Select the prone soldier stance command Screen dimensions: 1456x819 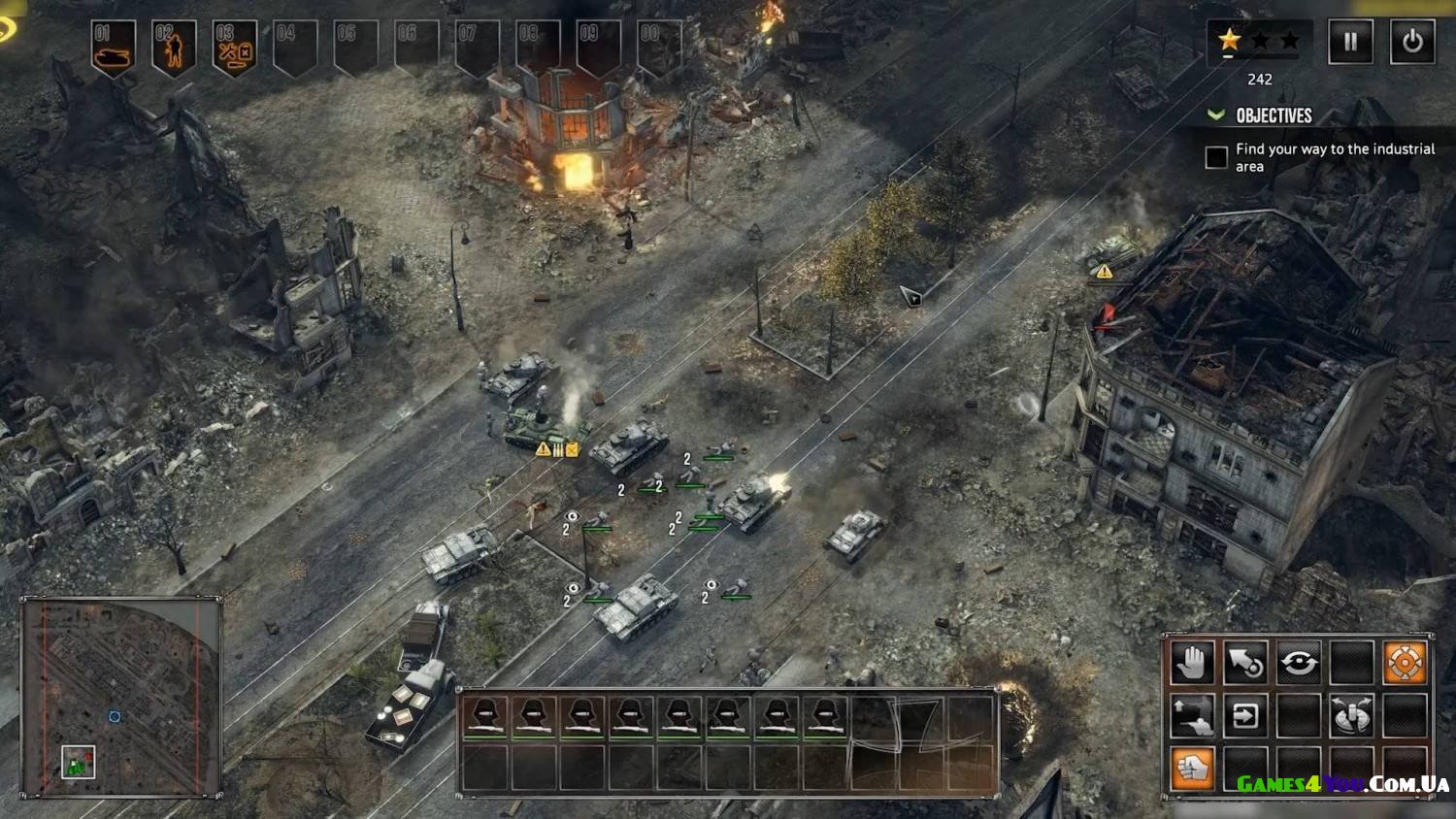1192,716
